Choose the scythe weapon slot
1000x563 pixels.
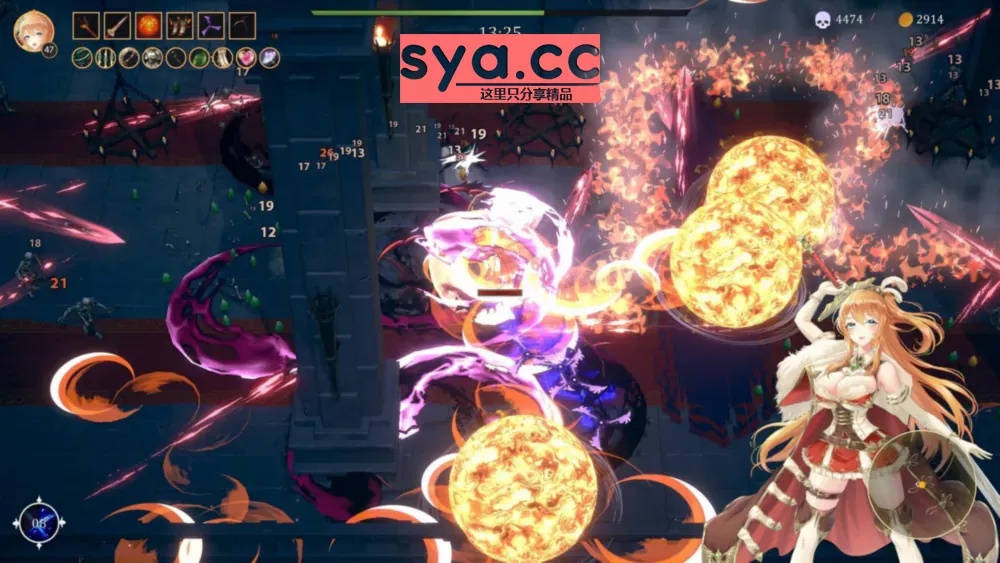[242, 25]
